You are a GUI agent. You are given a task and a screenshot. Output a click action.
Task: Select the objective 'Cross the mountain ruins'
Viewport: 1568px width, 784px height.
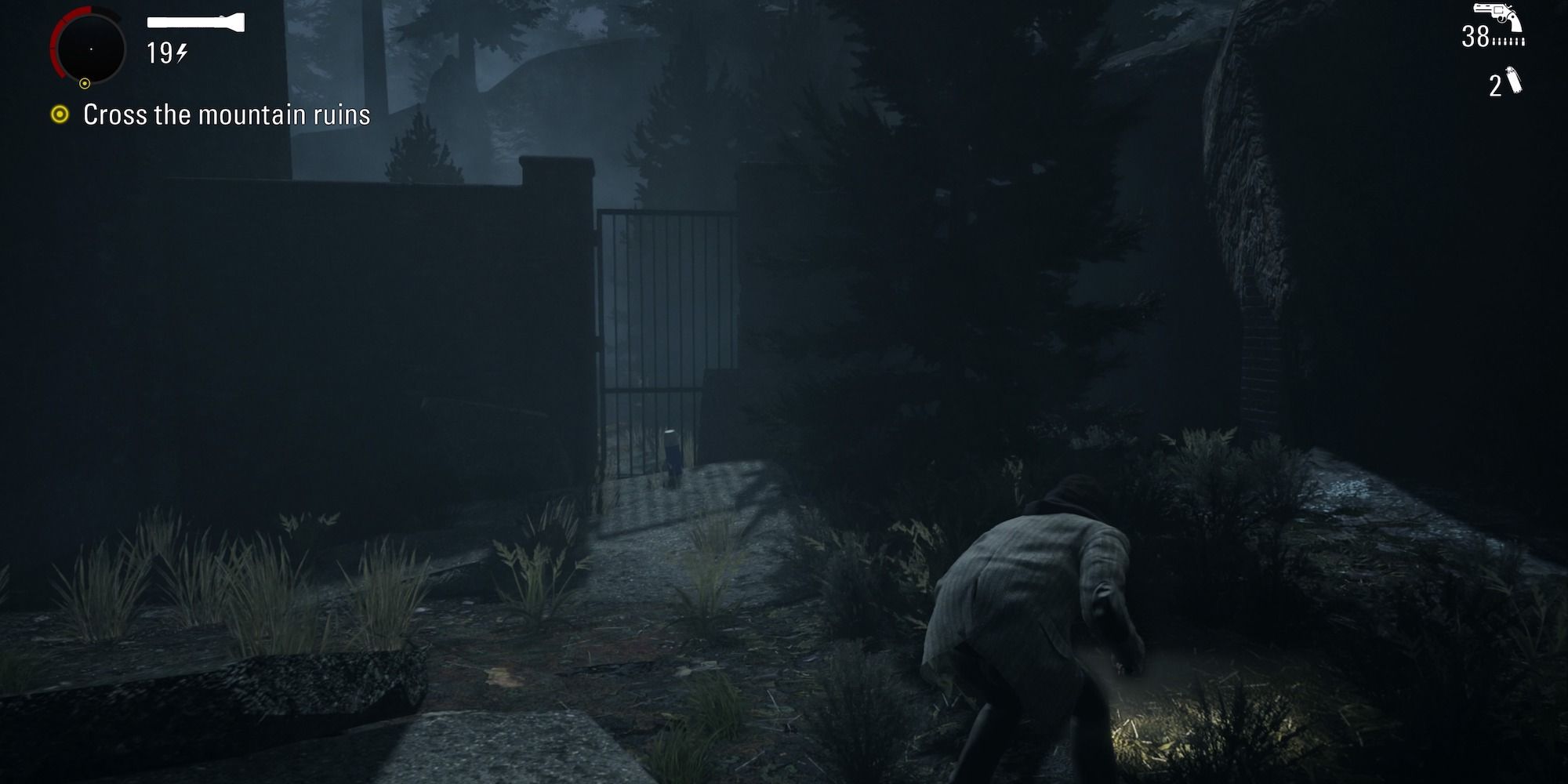(x=223, y=114)
